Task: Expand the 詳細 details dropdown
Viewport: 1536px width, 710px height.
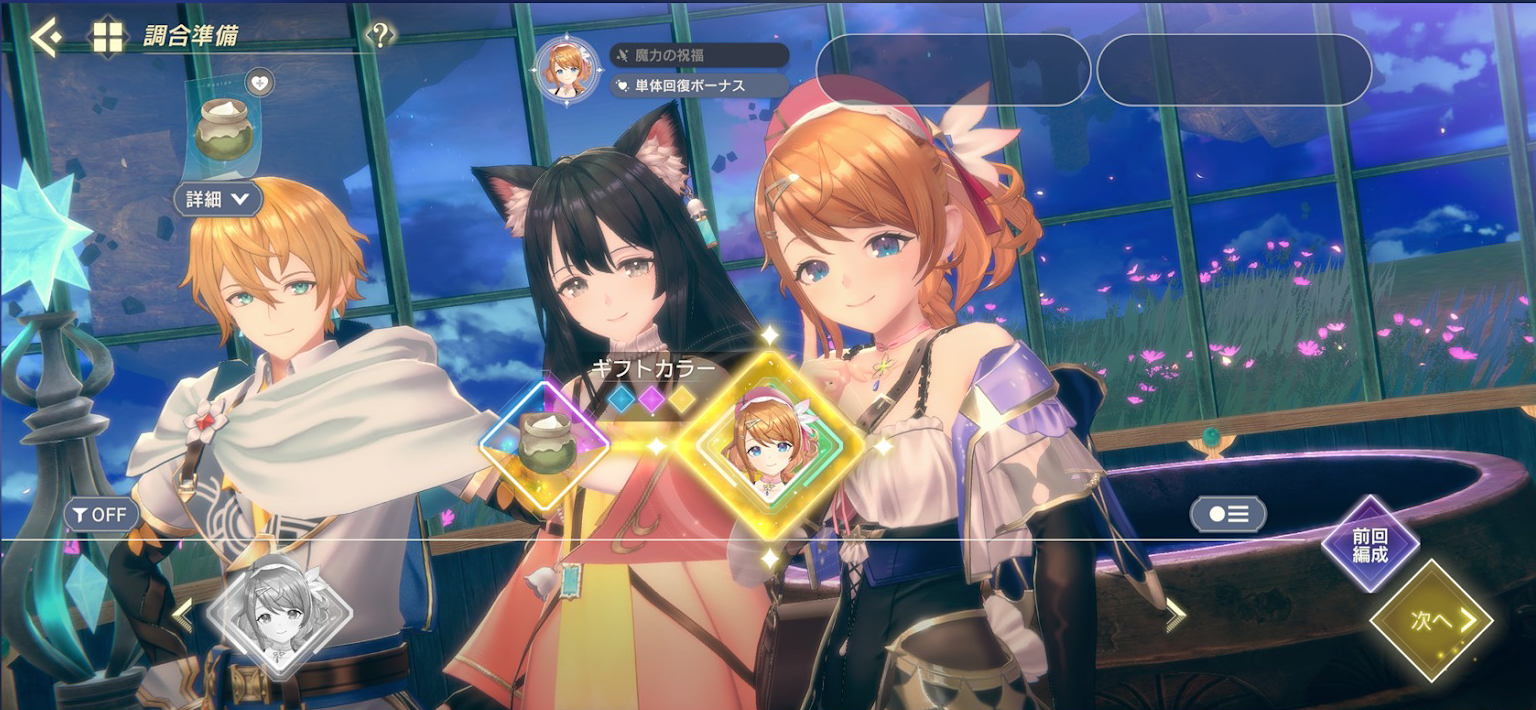Action: click(x=218, y=199)
